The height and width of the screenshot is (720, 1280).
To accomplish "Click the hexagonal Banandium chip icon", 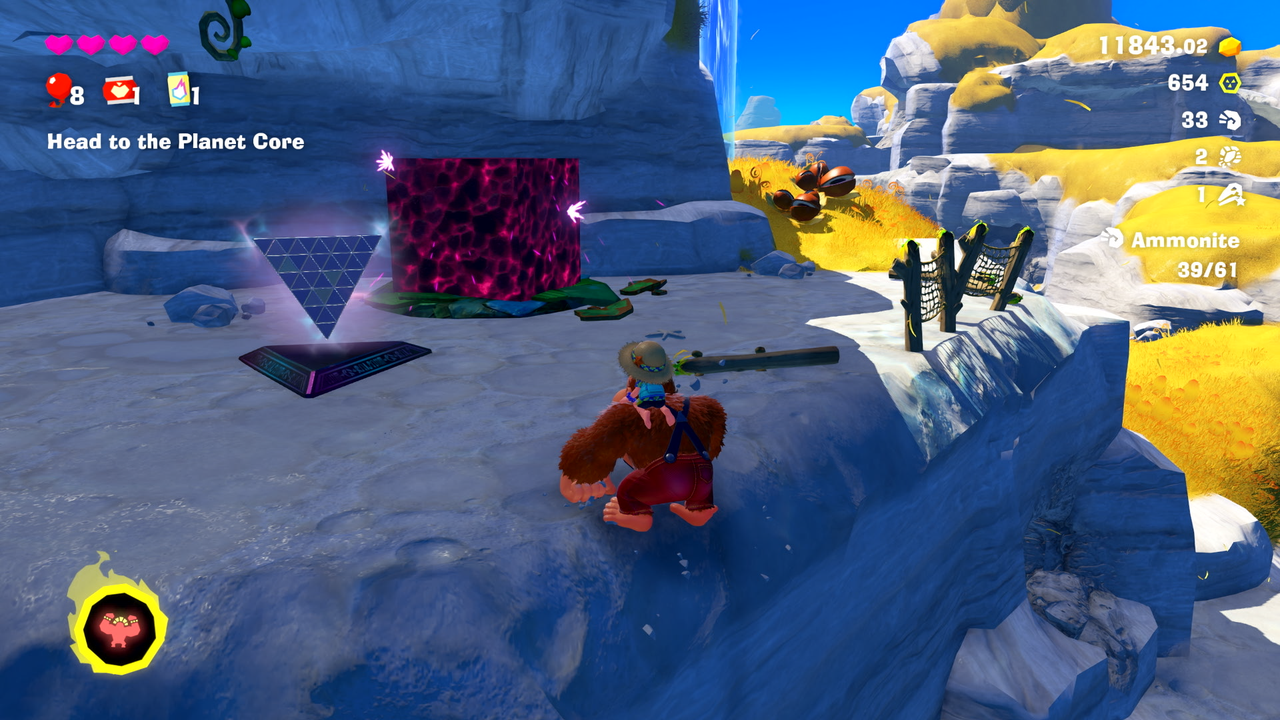I will coord(1229,83).
